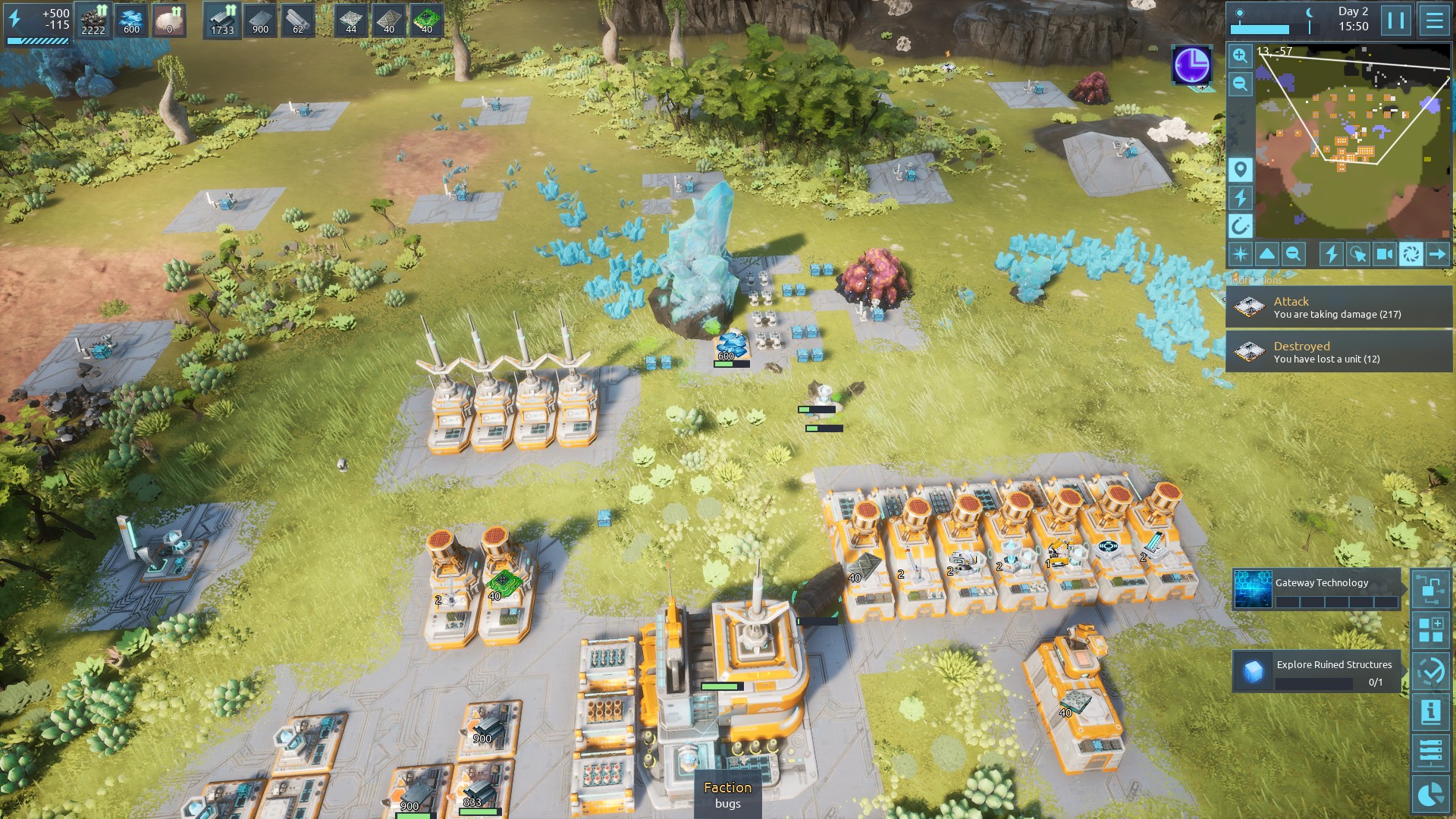Select the camera button below the minimap

pyautogui.click(x=1384, y=254)
